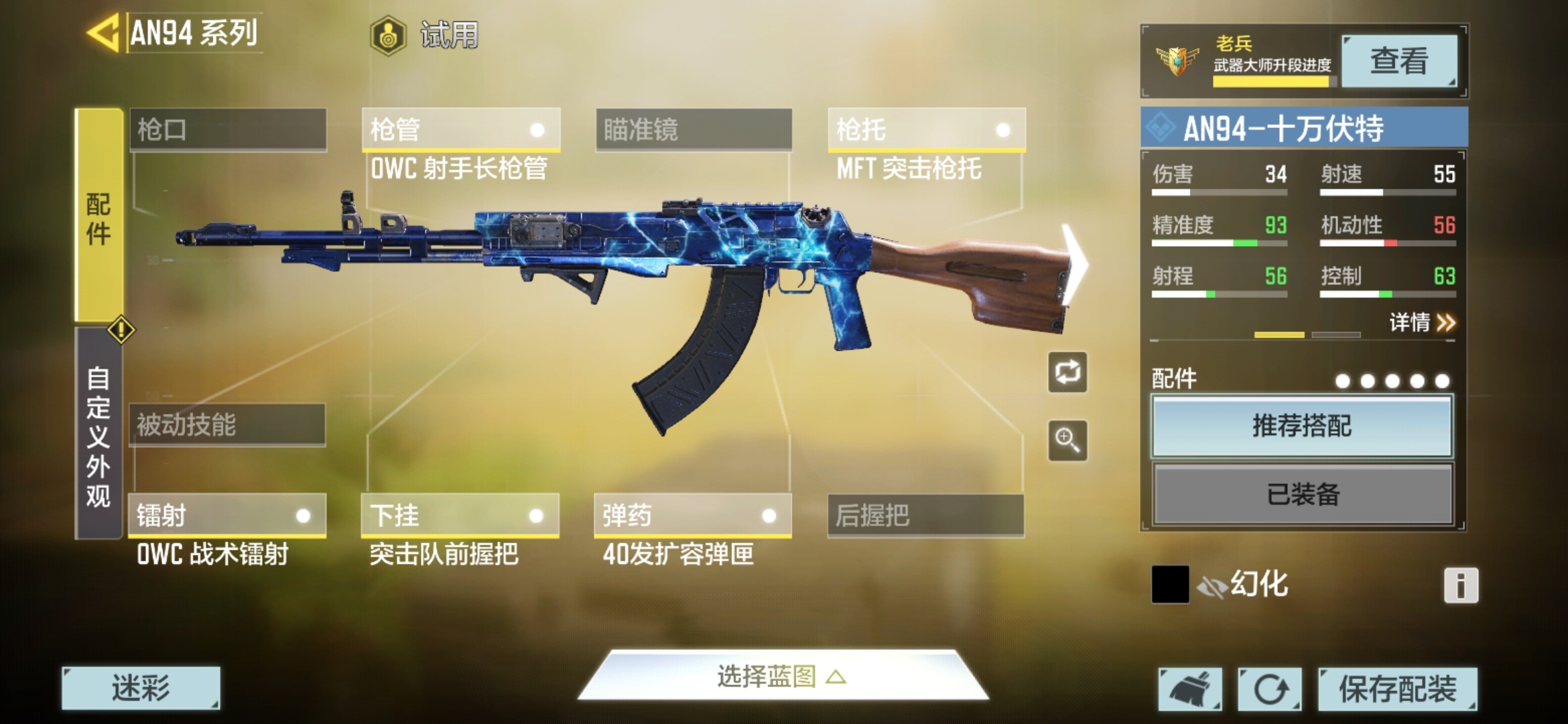This screenshot has height=724, width=1568.
Task: Expand the 选择蓝图 blueprint selector
Action: (x=781, y=677)
